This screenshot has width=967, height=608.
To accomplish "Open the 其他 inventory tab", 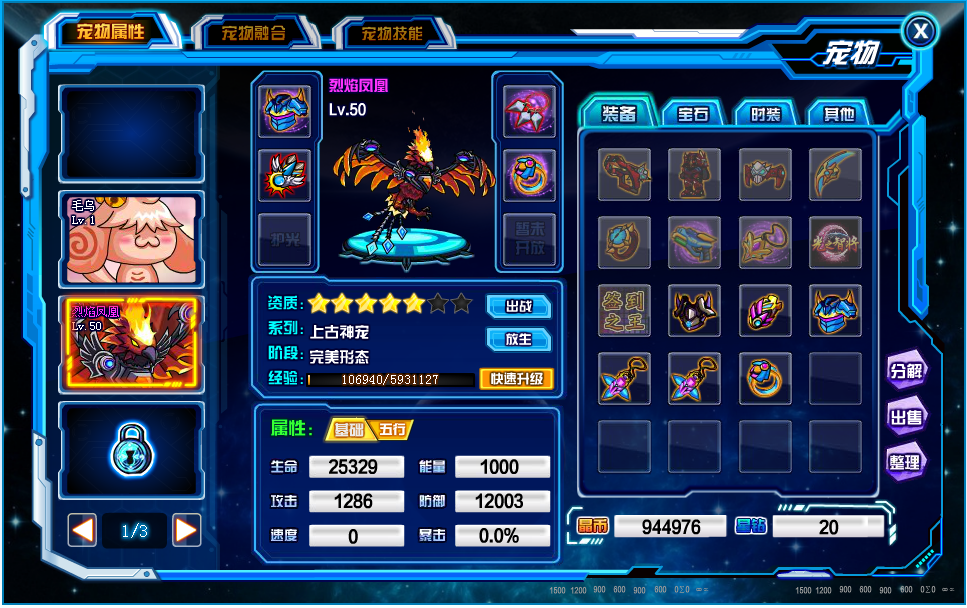I will pos(838,114).
